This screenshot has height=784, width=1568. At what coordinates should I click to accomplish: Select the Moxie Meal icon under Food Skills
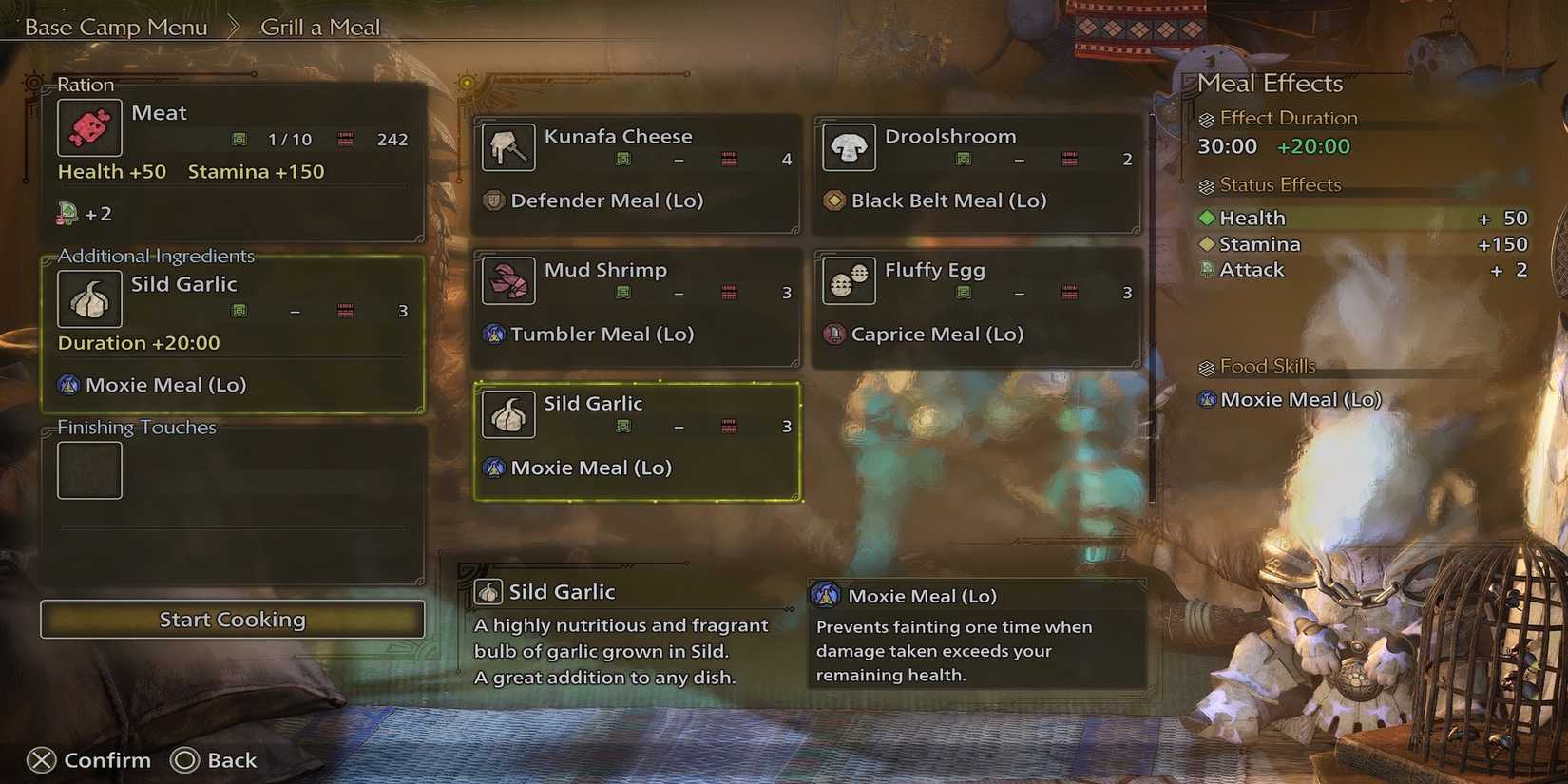(x=1207, y=399)
